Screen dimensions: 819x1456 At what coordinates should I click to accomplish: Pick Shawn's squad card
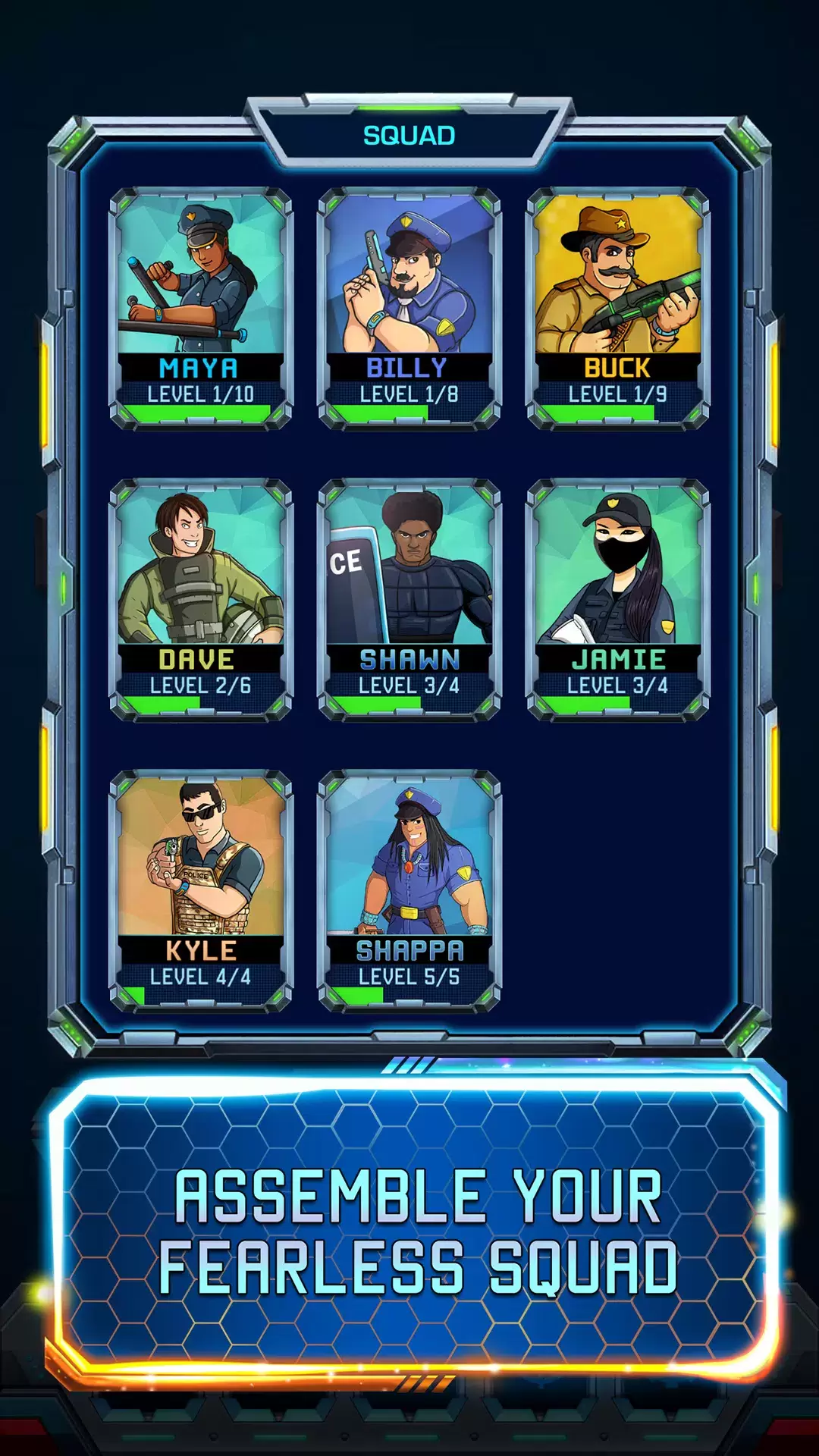(x=409, y=599)
